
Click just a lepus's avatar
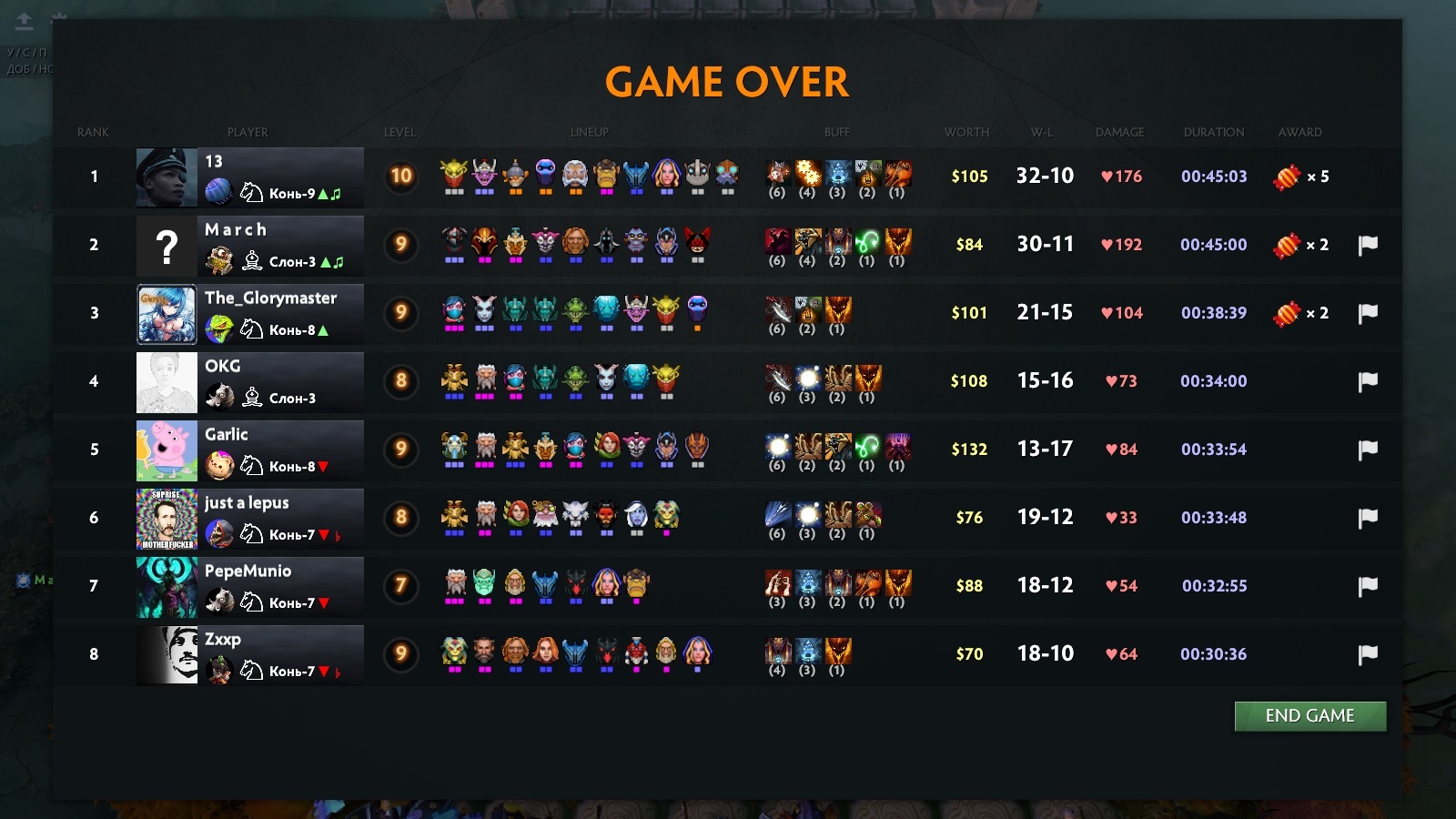[x=167, y=519]
